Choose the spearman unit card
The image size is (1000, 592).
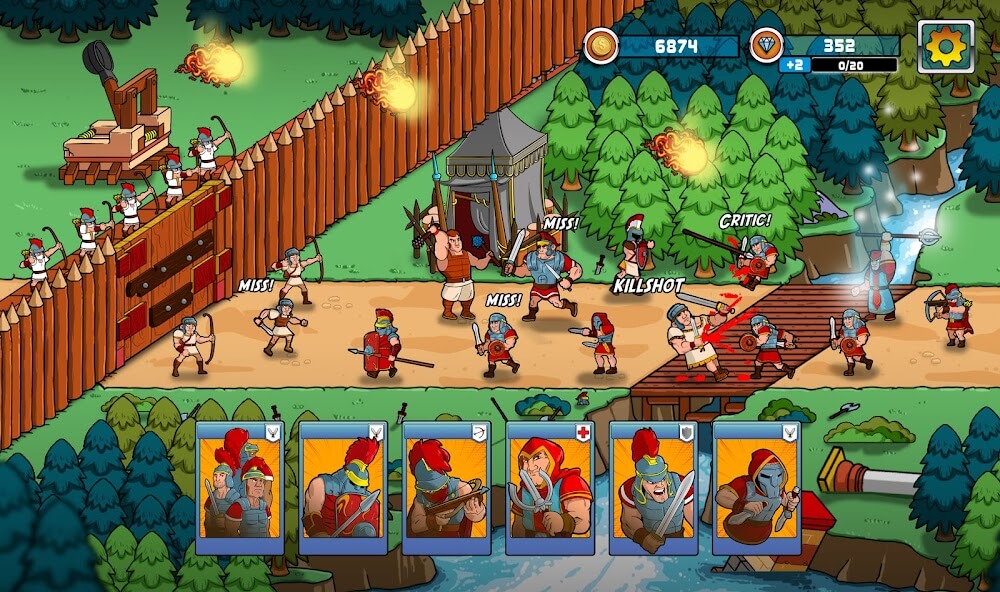pyautogui.click(x=343, y=488)
